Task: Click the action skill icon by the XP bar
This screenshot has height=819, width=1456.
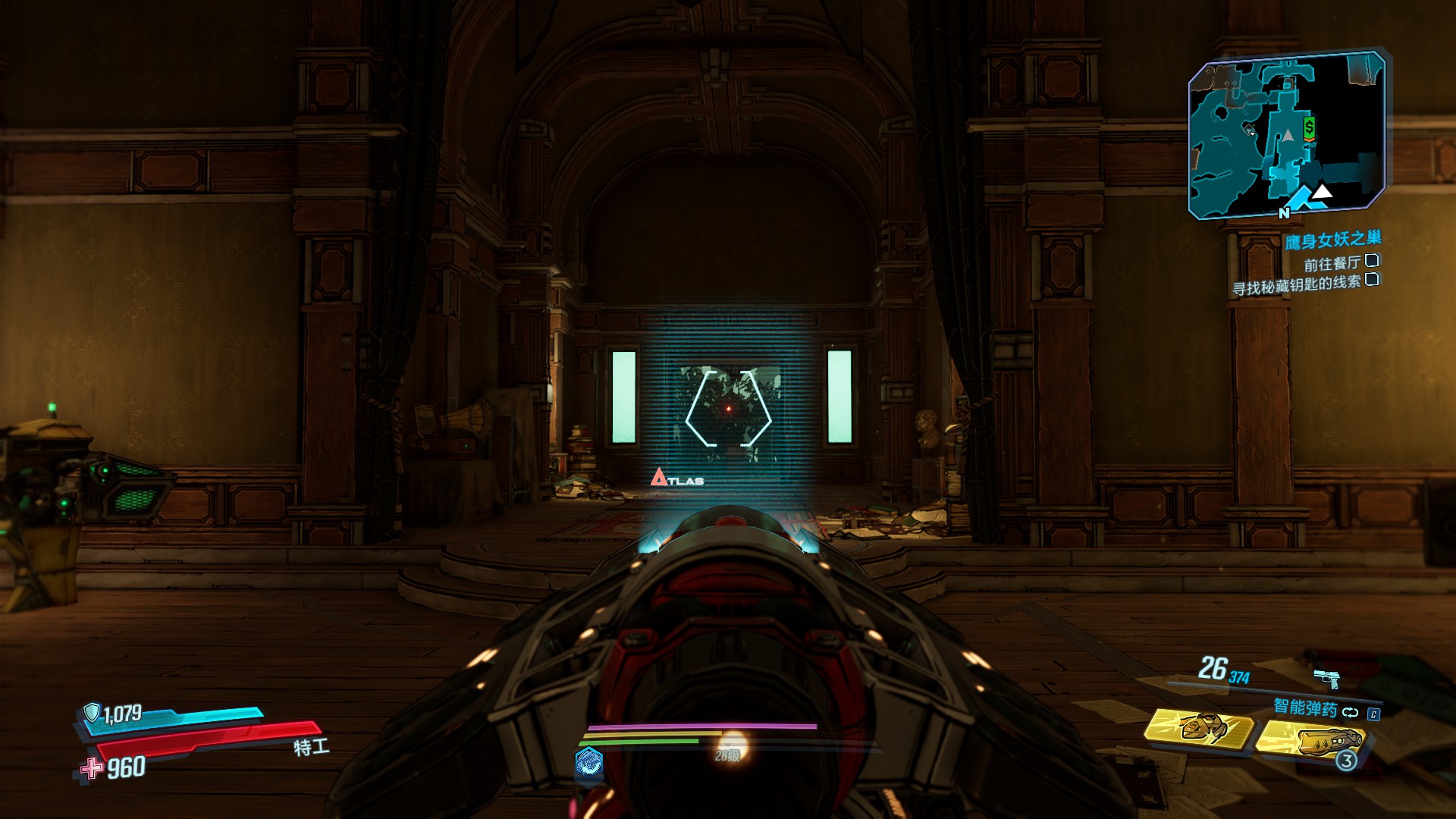Action: point(589,761)
